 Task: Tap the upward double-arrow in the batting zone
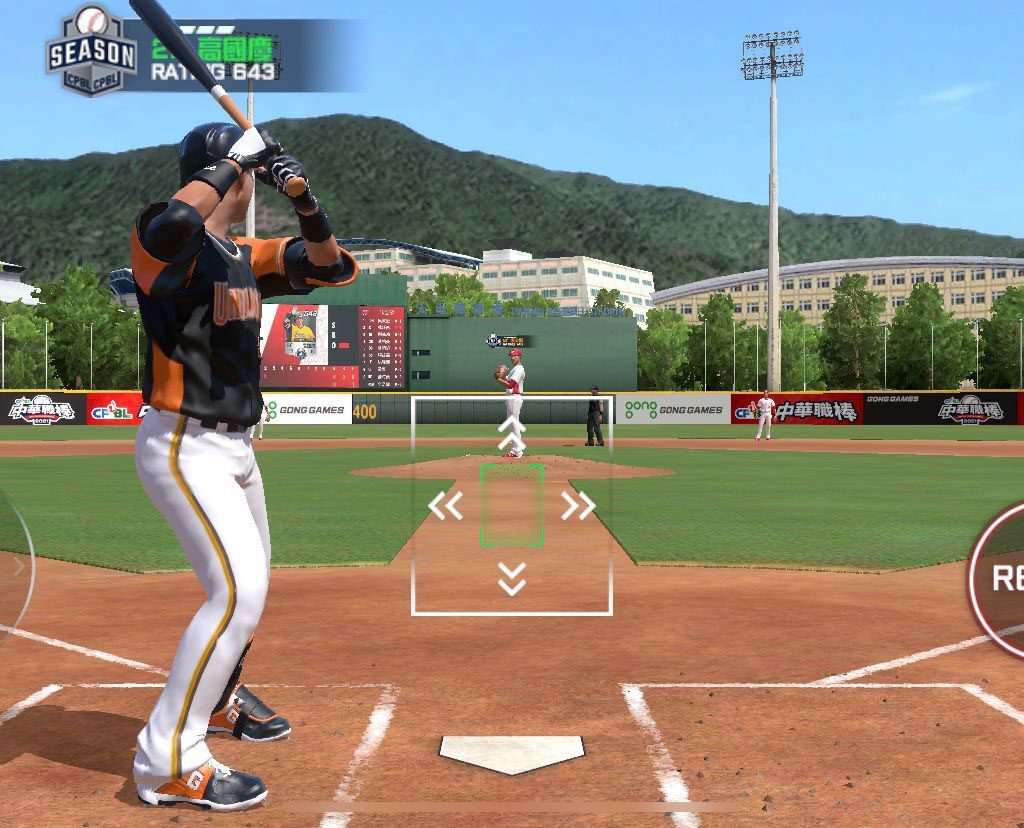pyautogui.click(x=512, y=434)
